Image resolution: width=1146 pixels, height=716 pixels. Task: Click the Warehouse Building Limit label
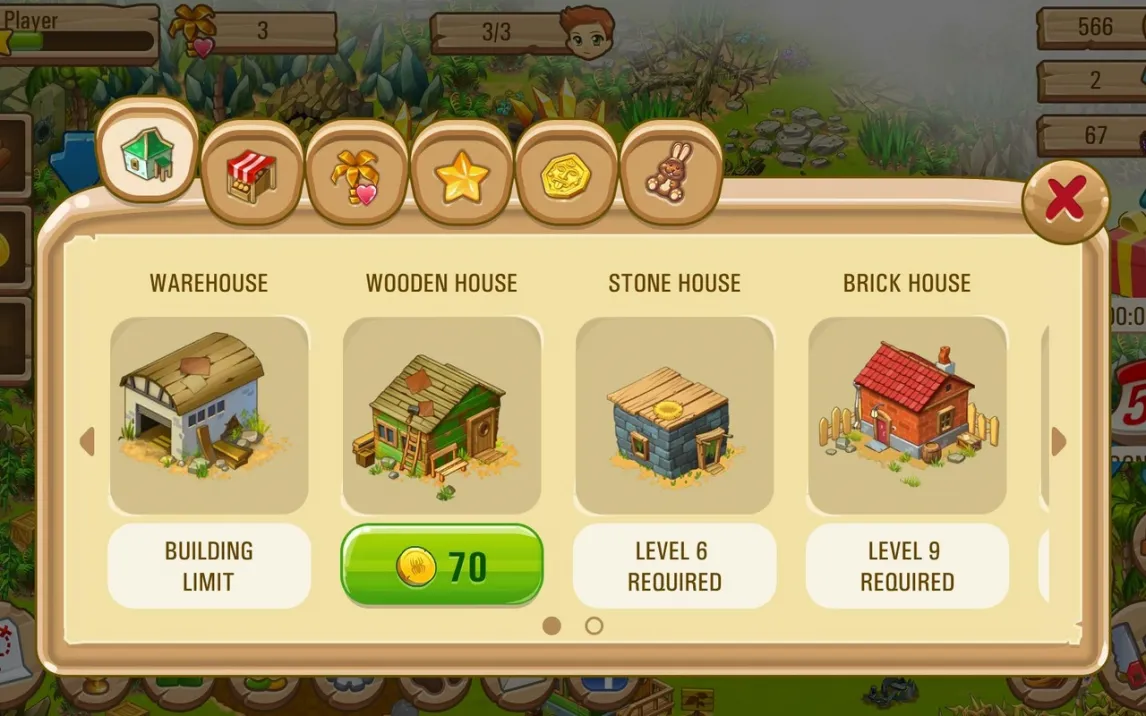(209, 566)
